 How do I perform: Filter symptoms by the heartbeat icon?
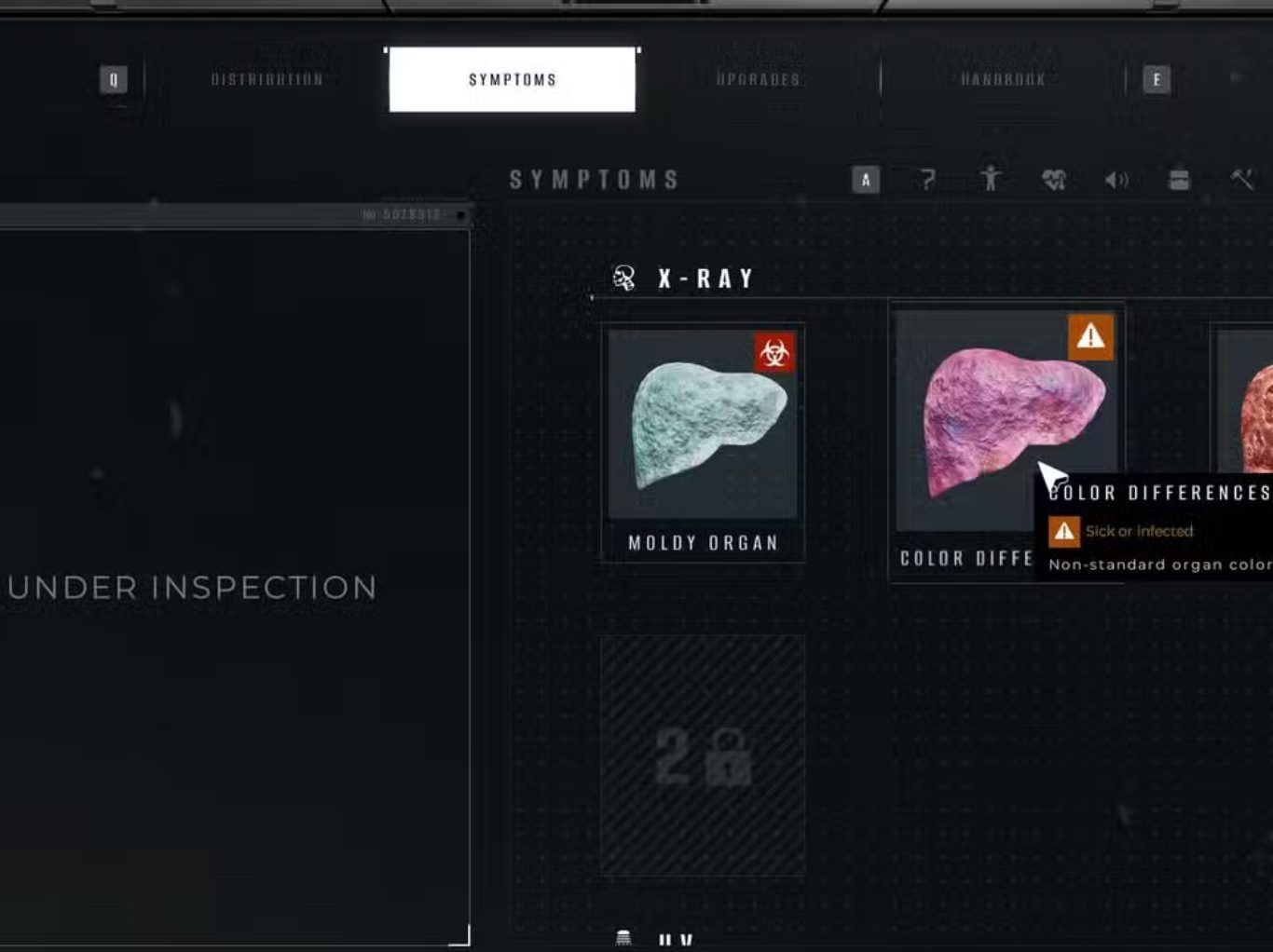click(x=1054, y=180)
